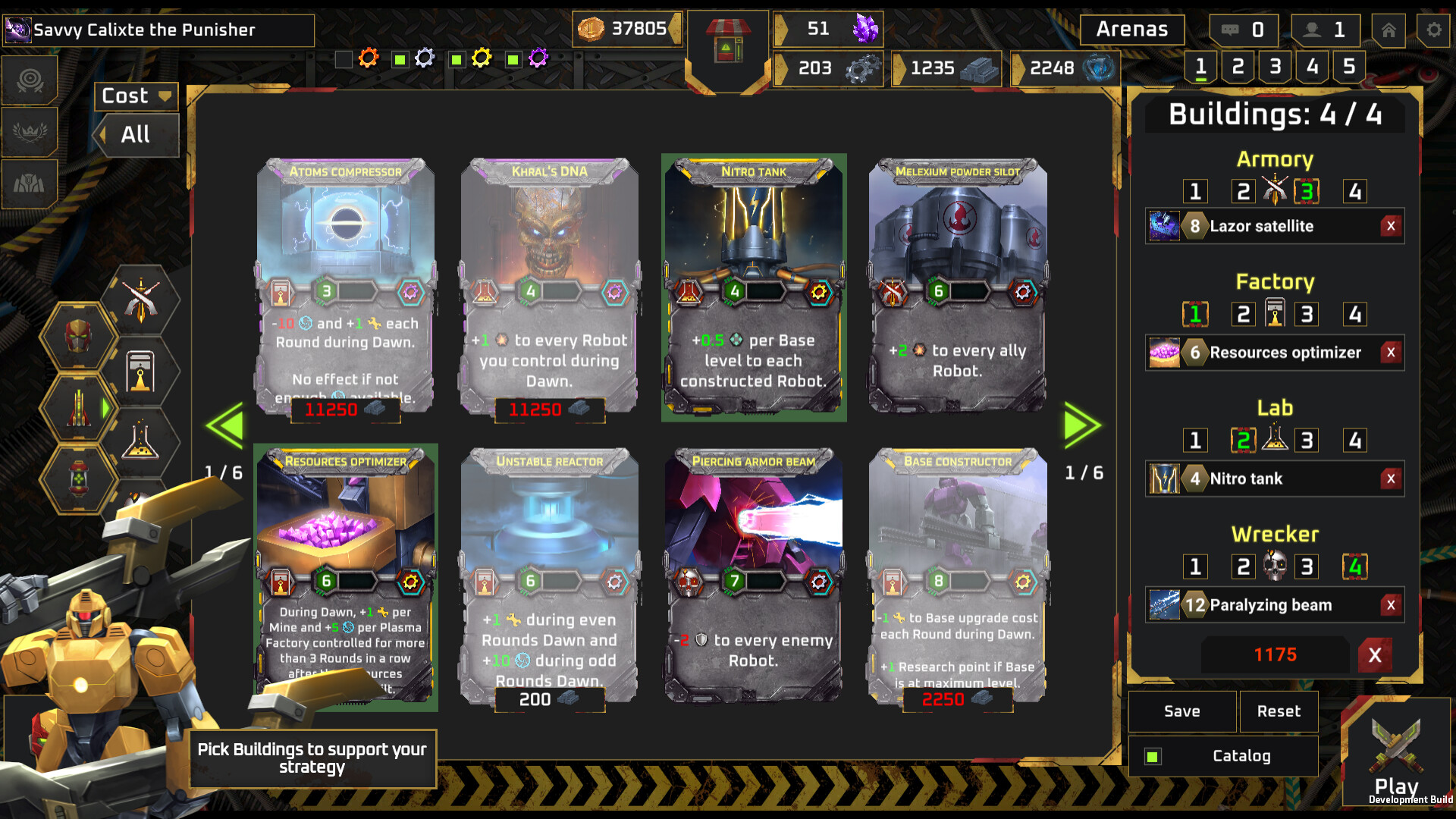Screen dimensions: 1456x819
Task: Switch to loadout tab 3
Action: [x=1274, y=66]
